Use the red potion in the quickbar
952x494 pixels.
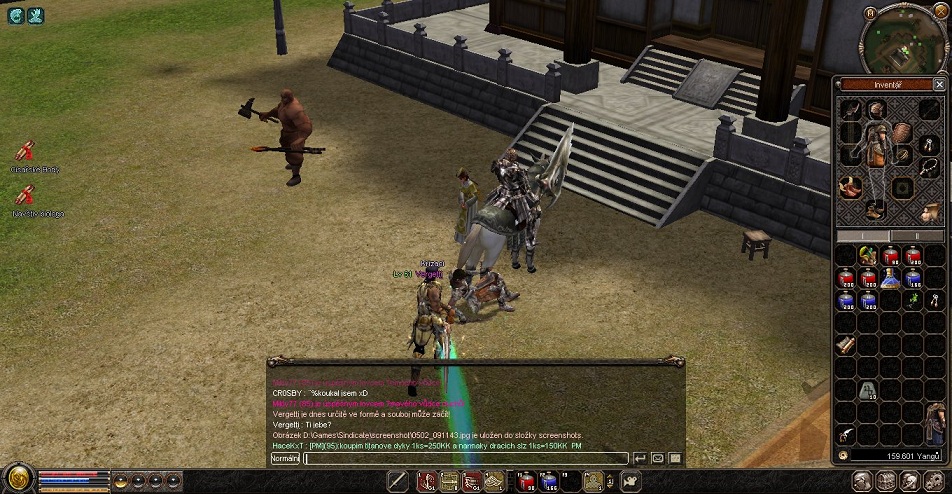coord(525,482)
